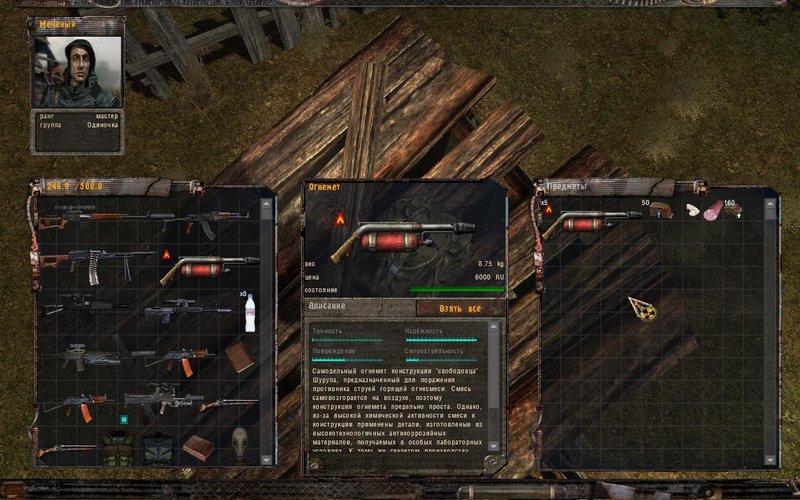Select the sausage food item in loot

coord(714,210)
